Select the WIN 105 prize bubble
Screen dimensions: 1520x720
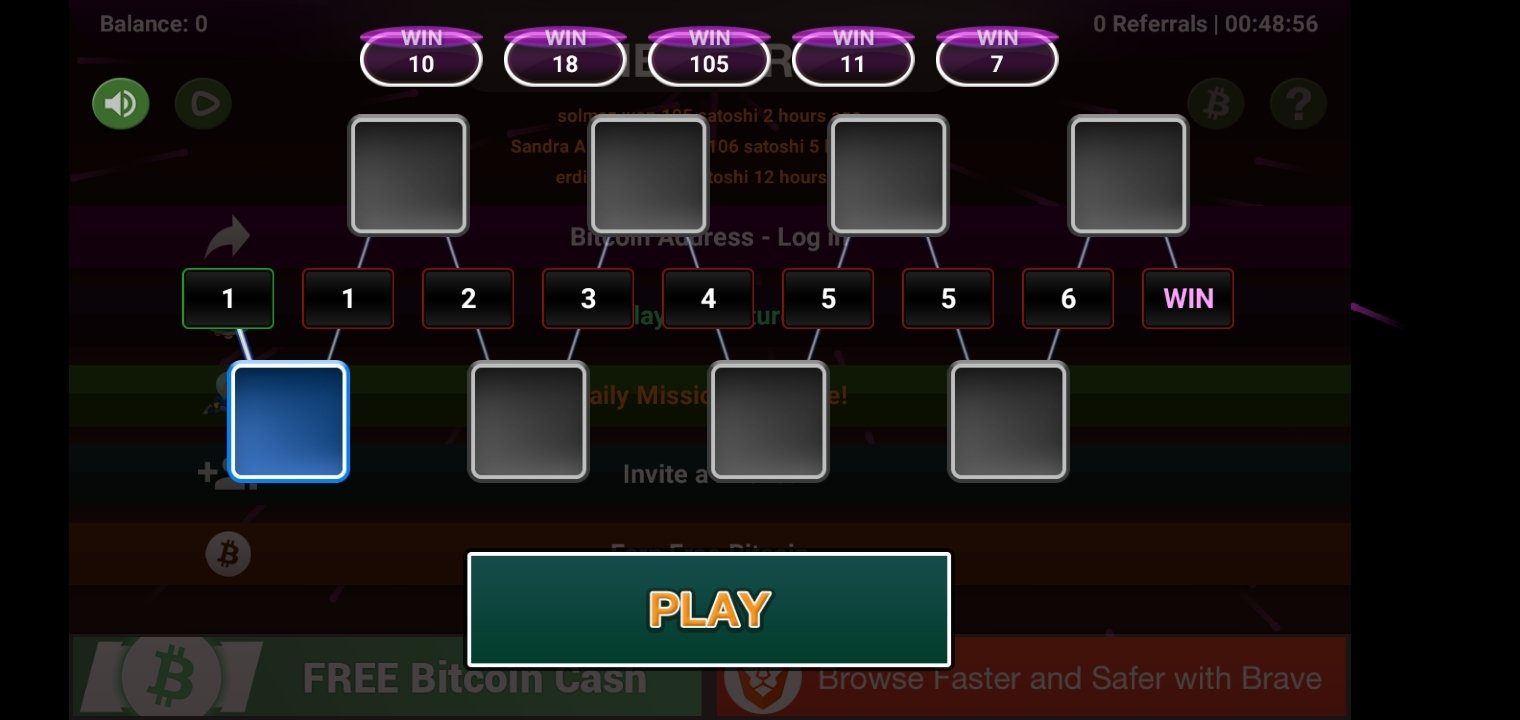[709, 57]
